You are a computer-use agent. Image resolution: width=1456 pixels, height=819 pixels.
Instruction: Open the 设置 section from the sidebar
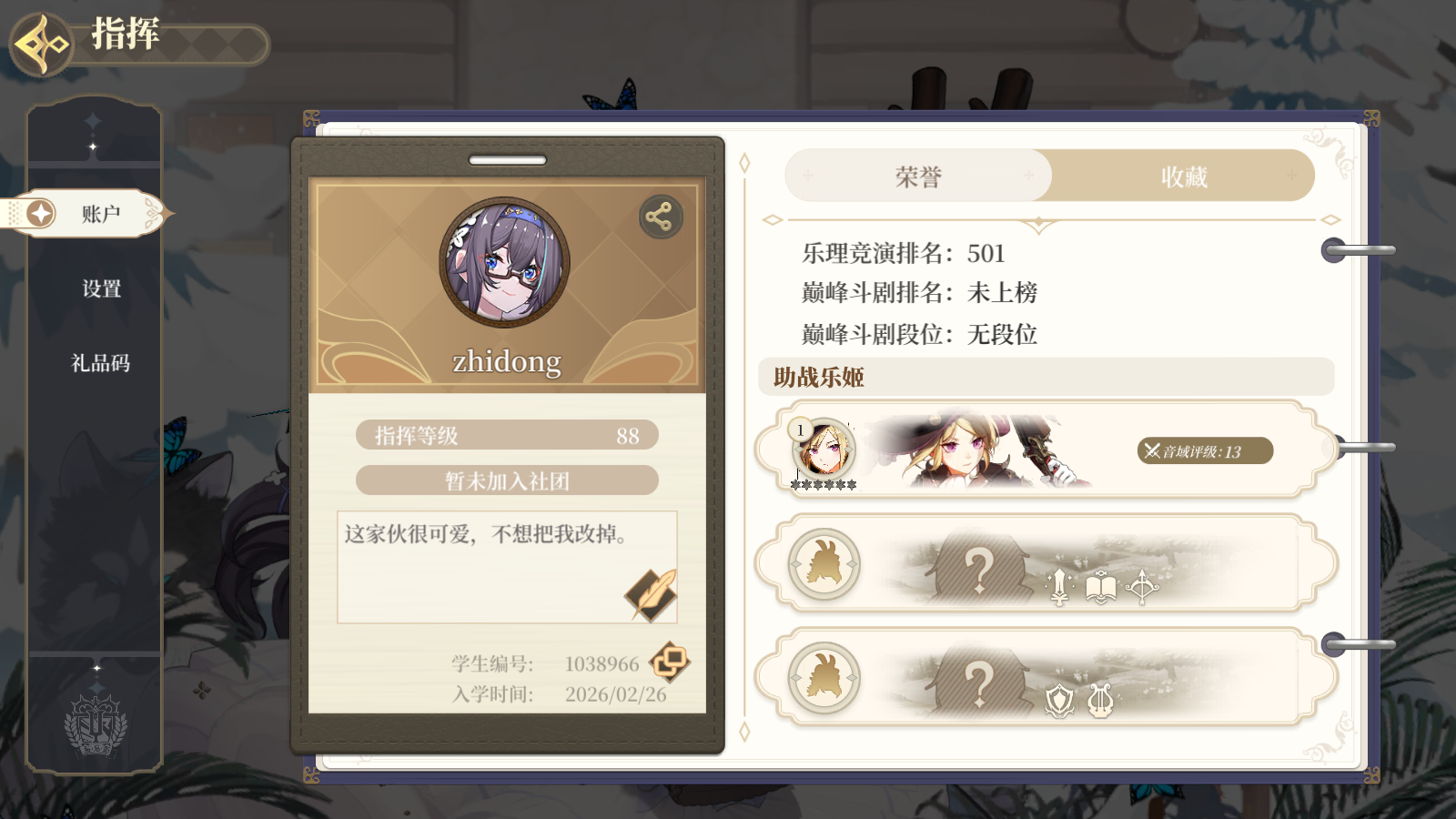pos(102,288)
